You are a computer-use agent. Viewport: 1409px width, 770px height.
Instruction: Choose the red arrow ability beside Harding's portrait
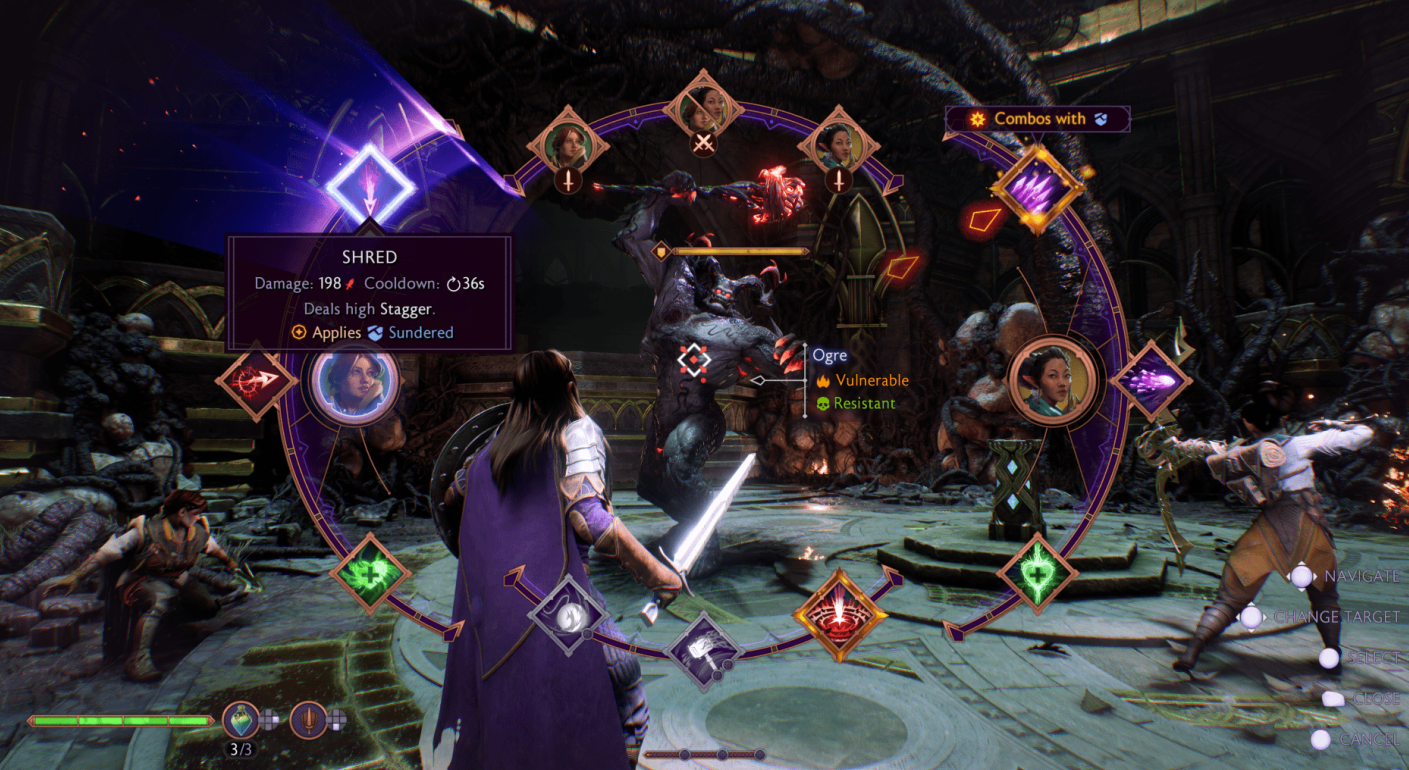point(256,381)
